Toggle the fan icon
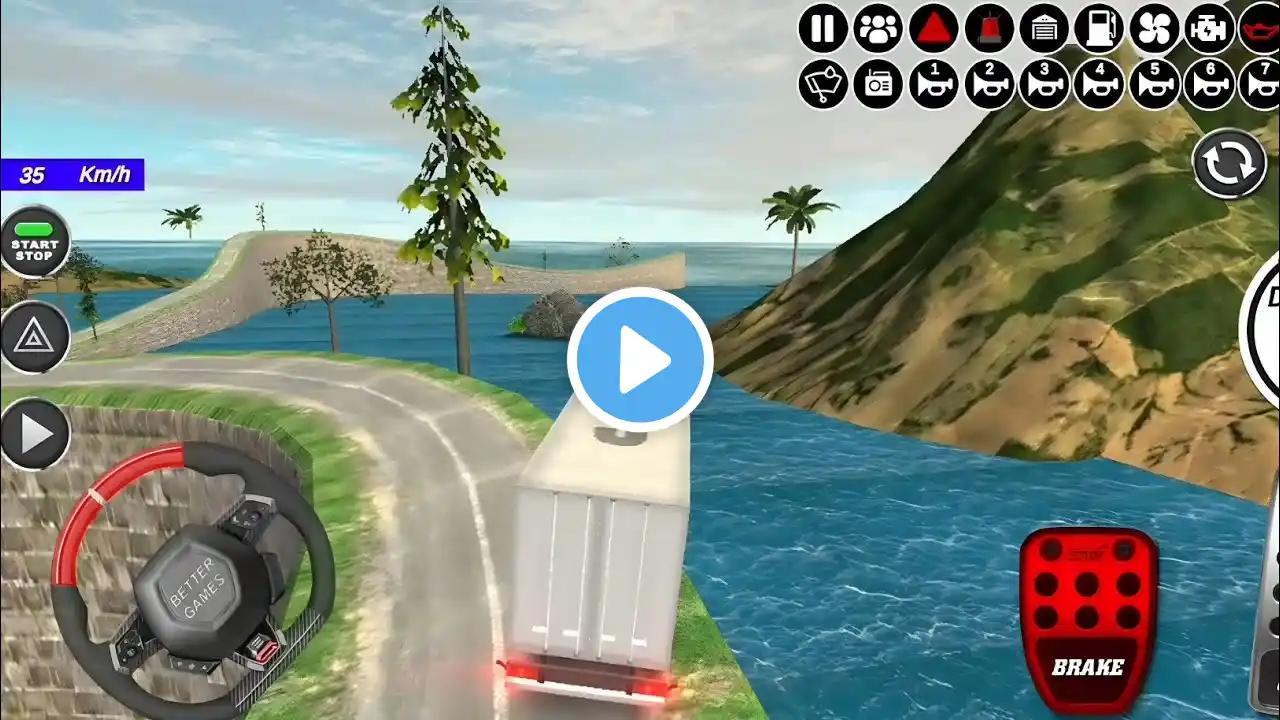Viewport: 1280px width, 720px height. [1154, 29]
